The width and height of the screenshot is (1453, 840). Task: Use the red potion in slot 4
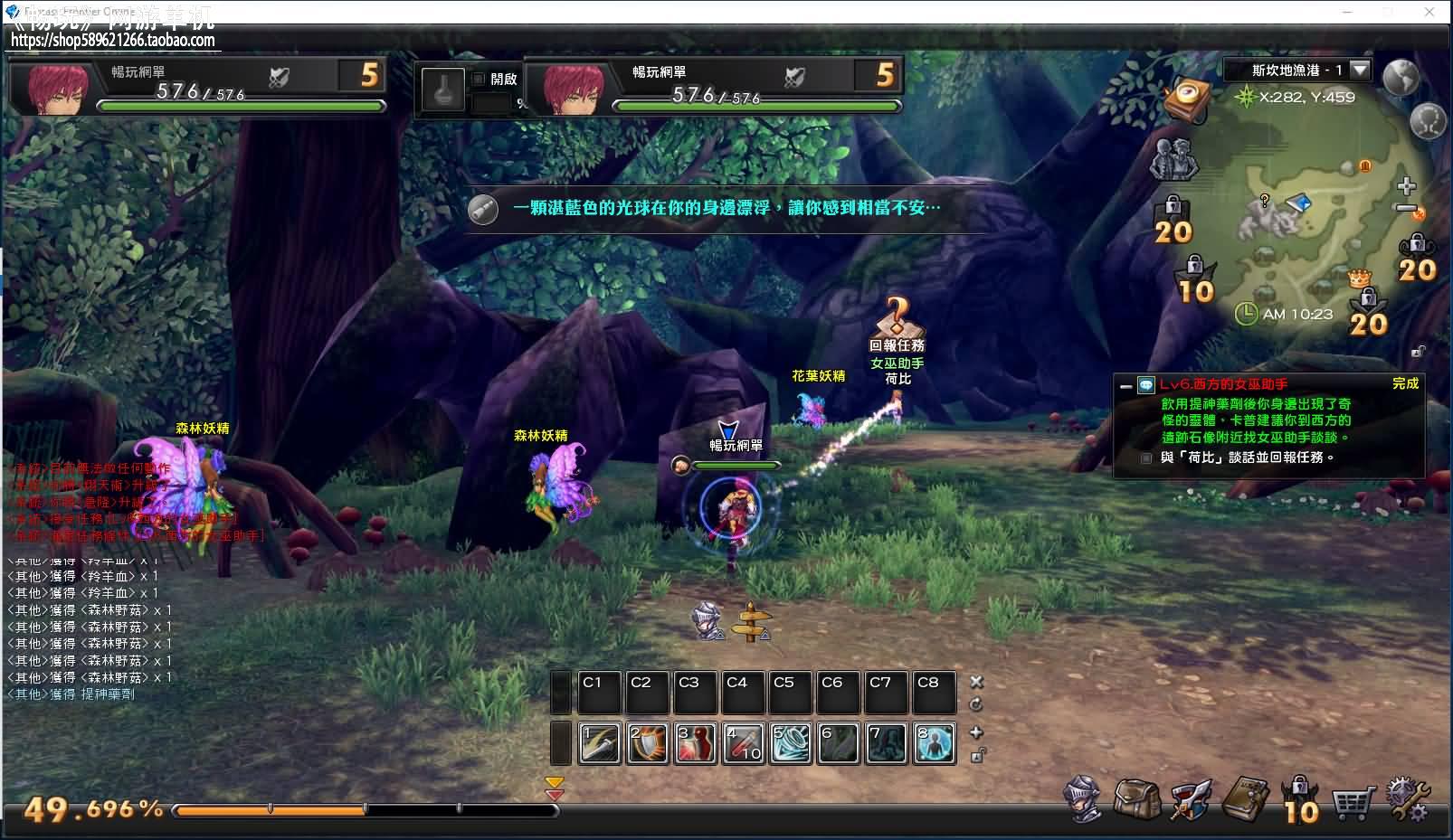click(743, 743)
